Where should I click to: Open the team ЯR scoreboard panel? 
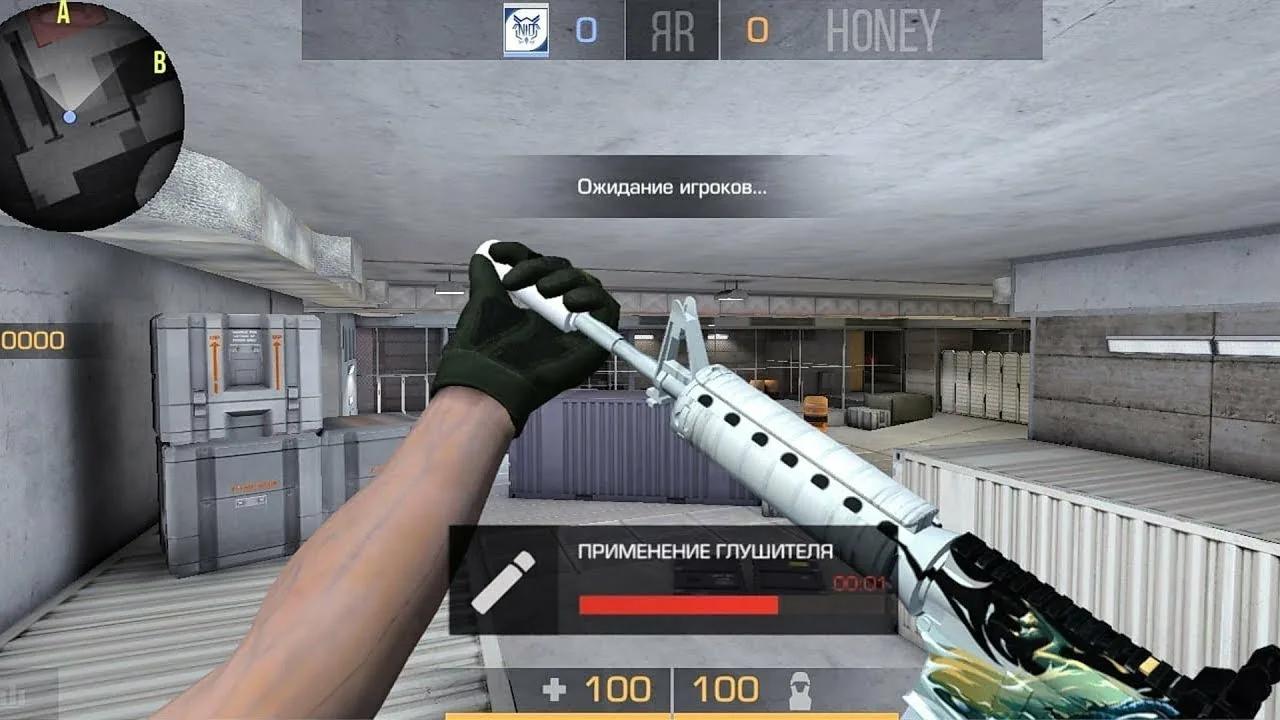click(x=671, y=29)
